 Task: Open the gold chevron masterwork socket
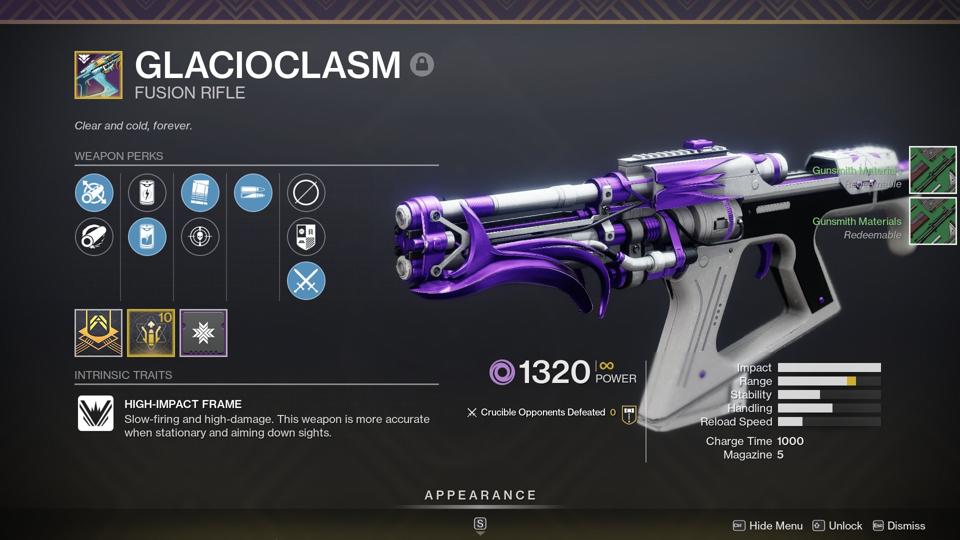[x=98, y=333]
